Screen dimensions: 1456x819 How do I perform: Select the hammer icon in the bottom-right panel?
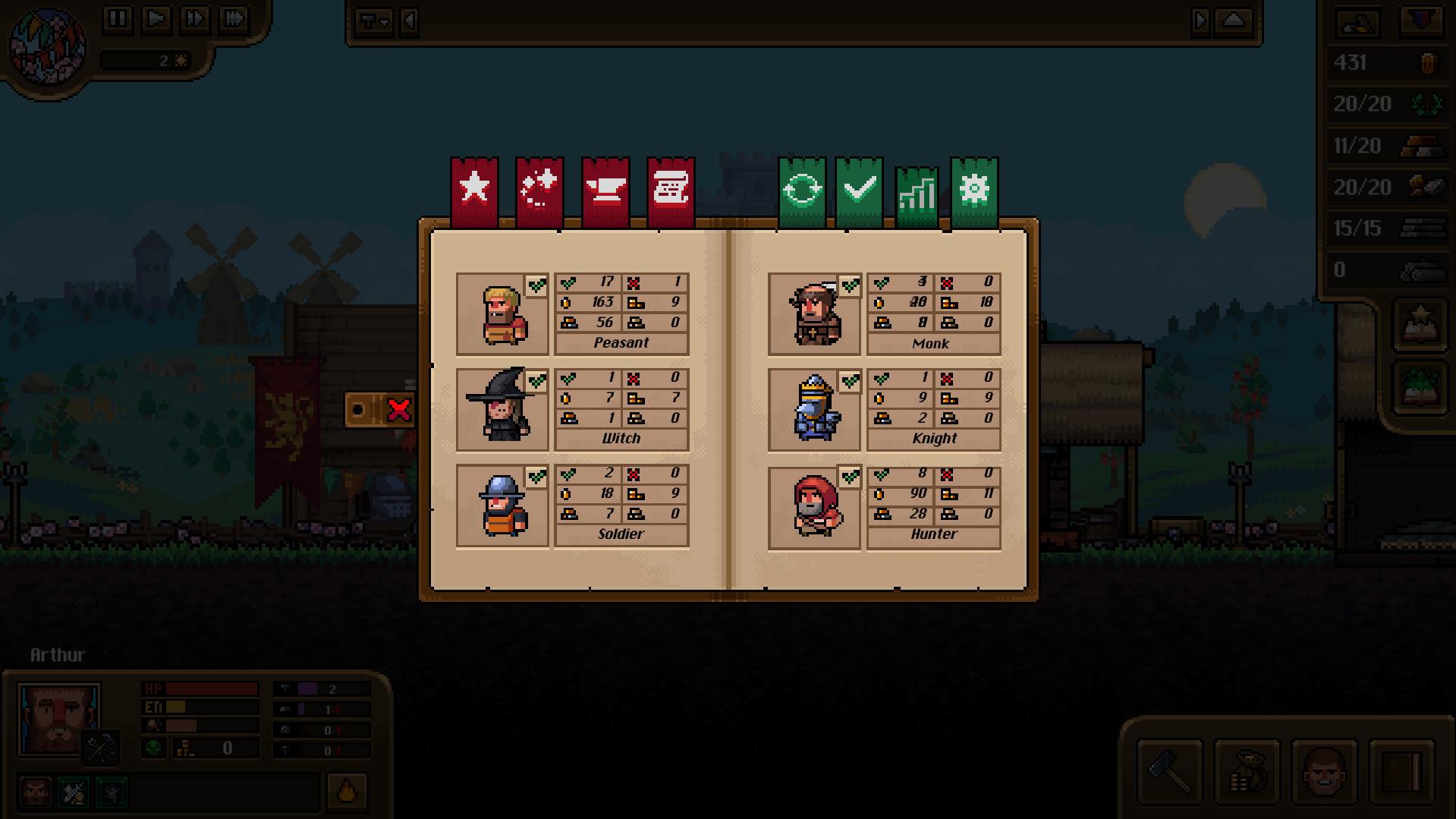click(1168, 773)
